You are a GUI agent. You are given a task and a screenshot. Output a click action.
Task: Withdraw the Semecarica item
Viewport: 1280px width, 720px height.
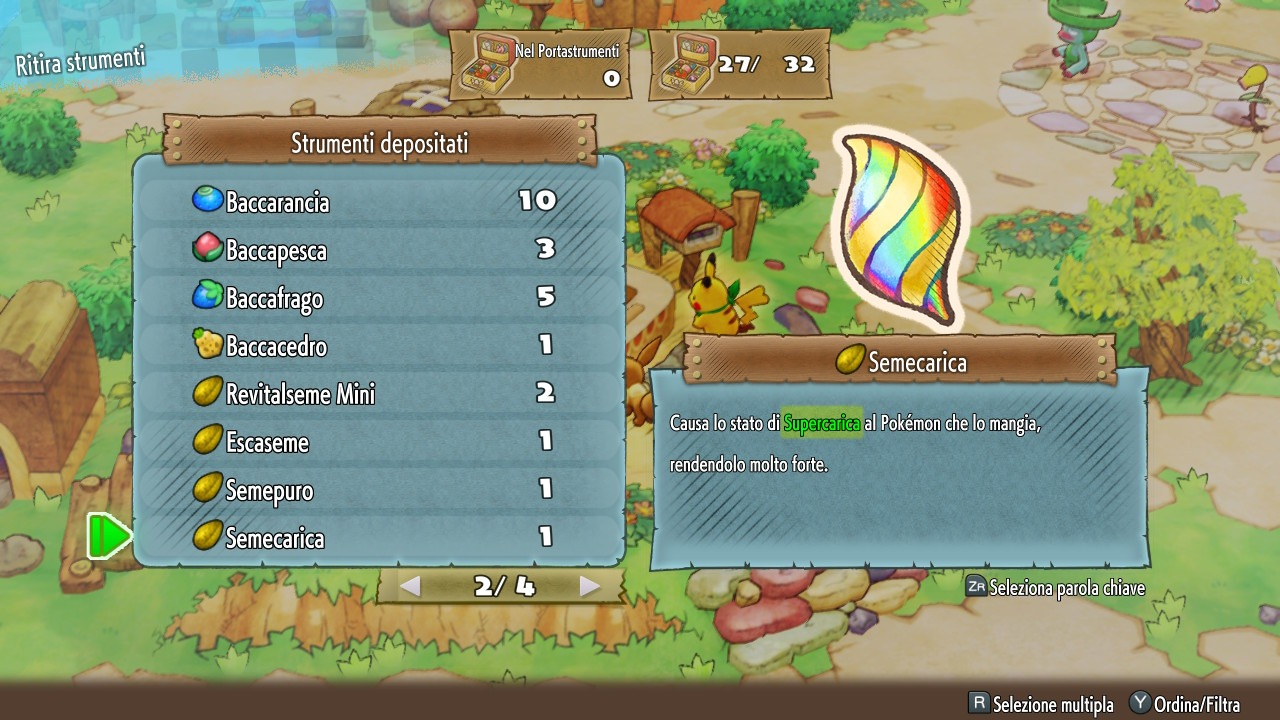click(378, 537)
